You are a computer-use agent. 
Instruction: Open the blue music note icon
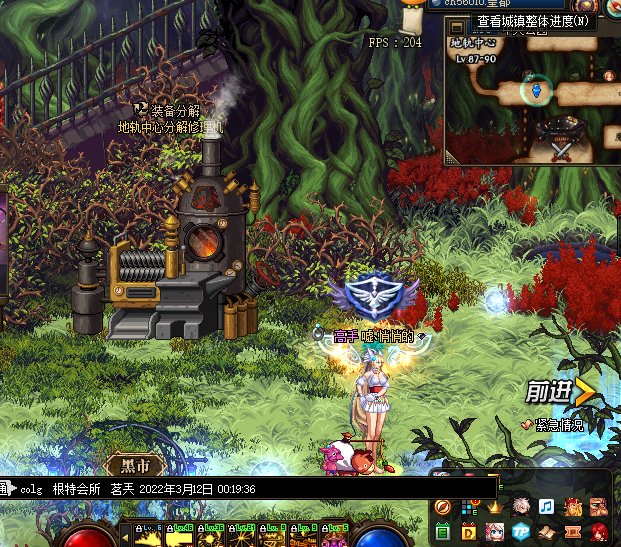547,506
